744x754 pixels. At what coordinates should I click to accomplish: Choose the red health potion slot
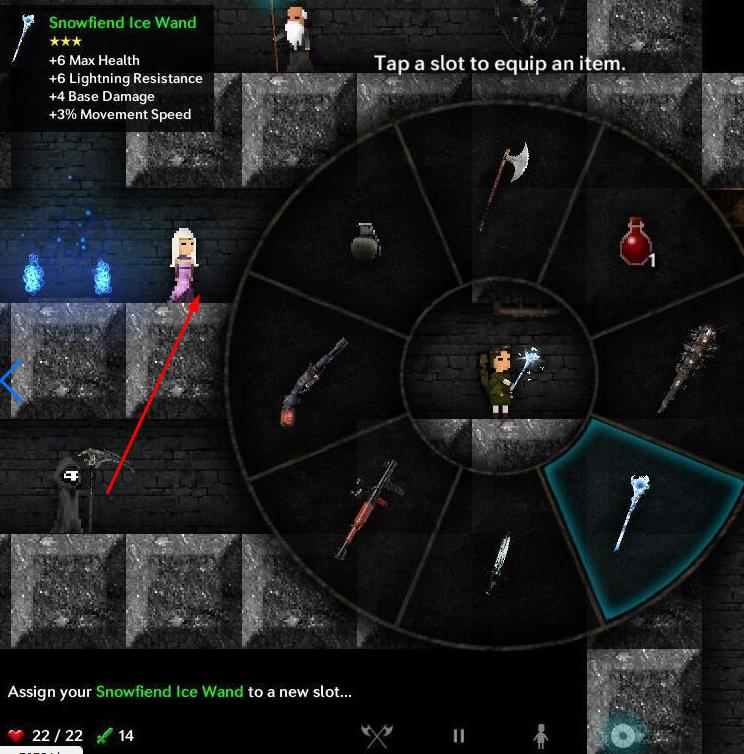click(635, 243)
